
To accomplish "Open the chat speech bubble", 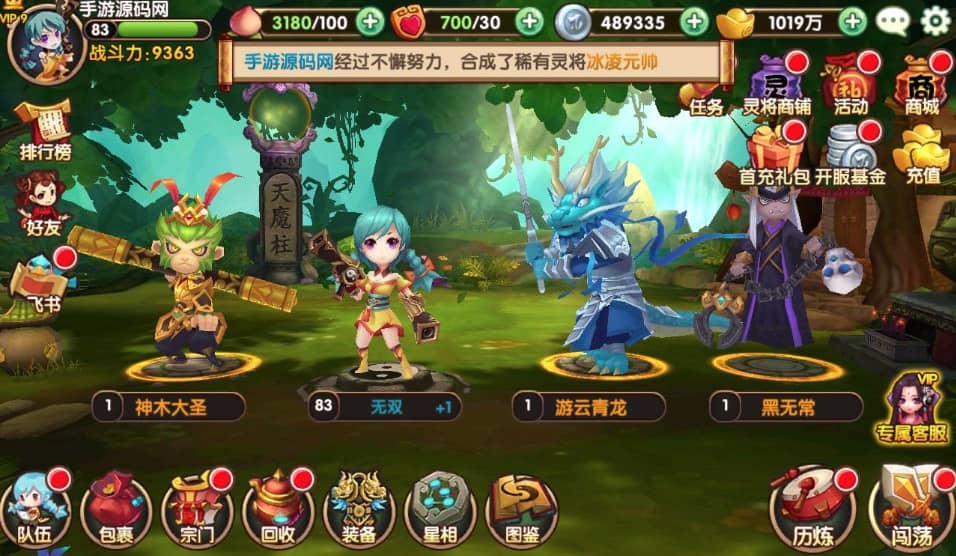I will [x=892, y=20].
